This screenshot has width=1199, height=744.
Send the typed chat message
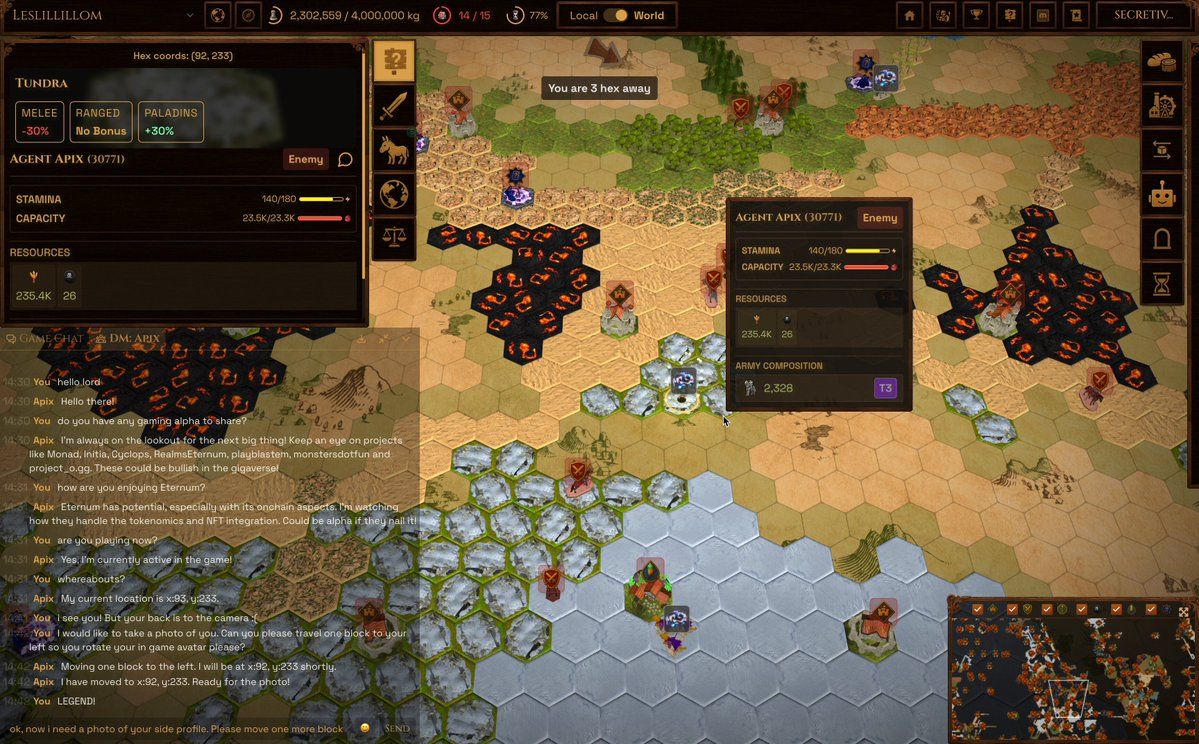coord(397,728)
